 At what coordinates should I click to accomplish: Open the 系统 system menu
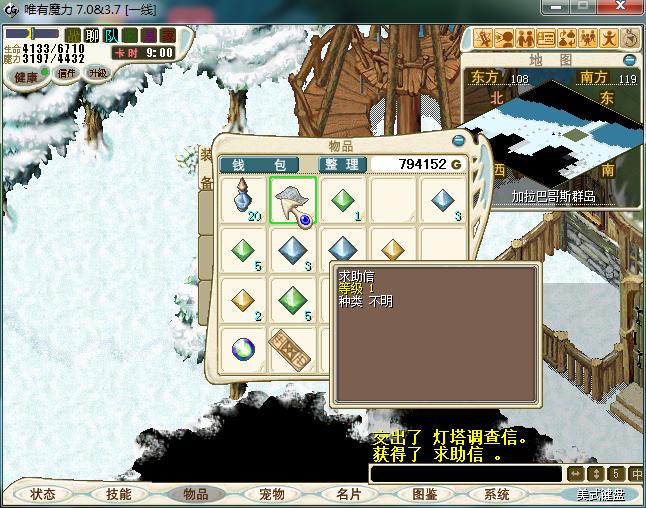[x=497, y=494]
